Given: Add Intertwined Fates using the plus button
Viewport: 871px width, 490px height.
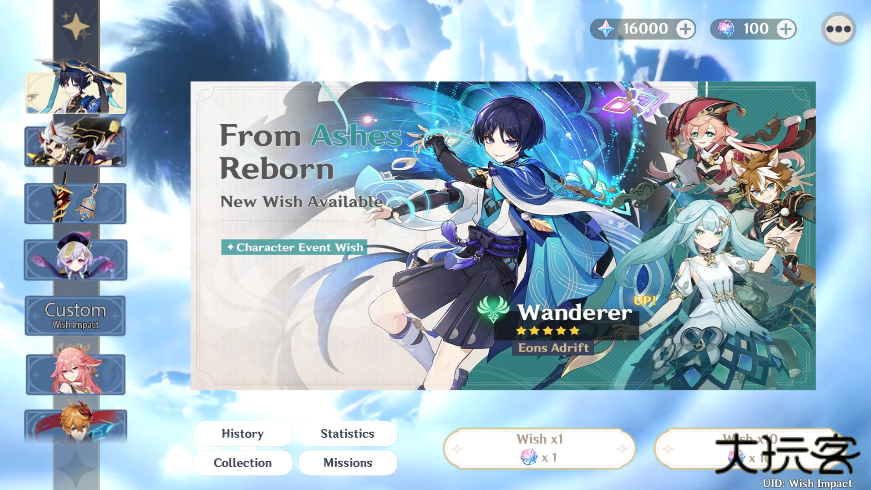Looking at the screenshot, I should click(x=786, y=29).
